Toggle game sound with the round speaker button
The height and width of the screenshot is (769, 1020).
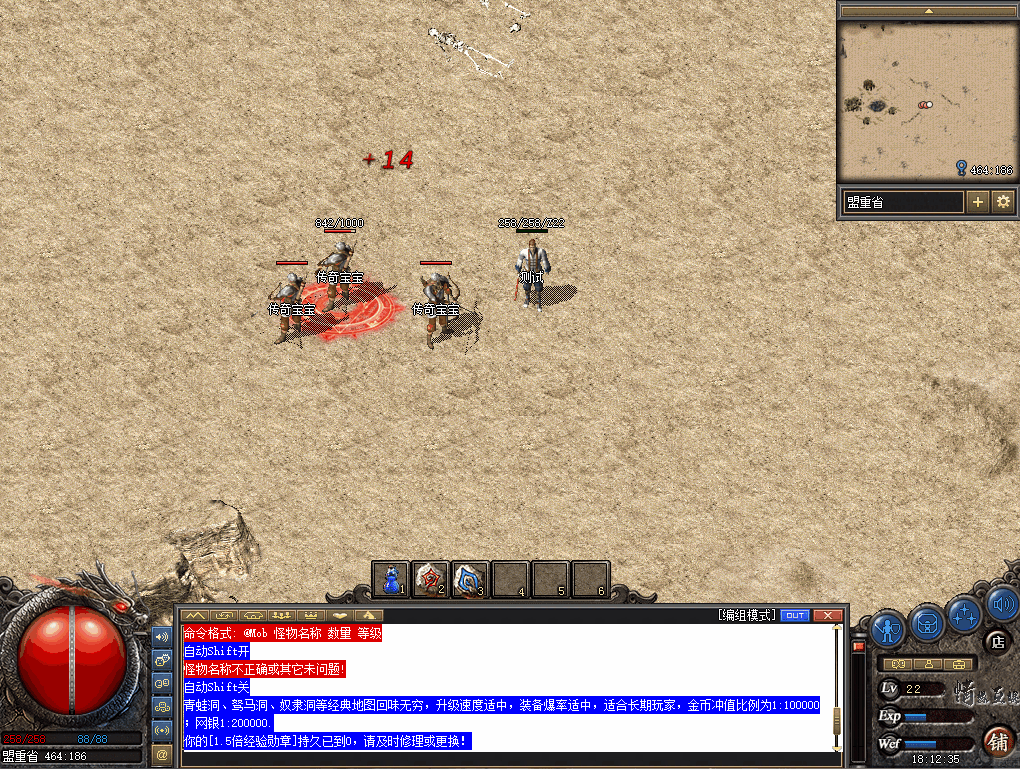click(x=1001, y=603)
